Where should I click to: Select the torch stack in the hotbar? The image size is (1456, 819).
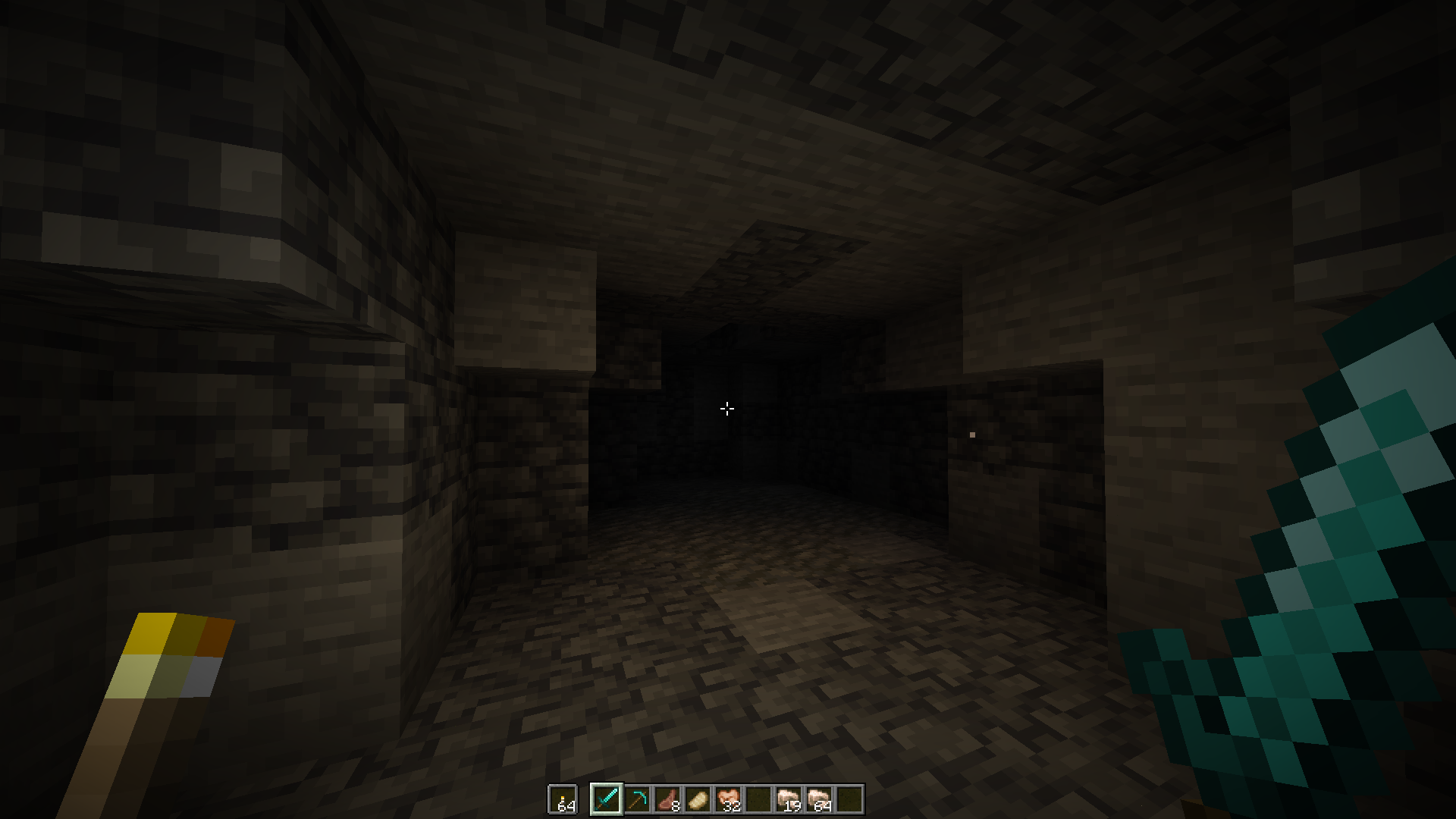563,798
